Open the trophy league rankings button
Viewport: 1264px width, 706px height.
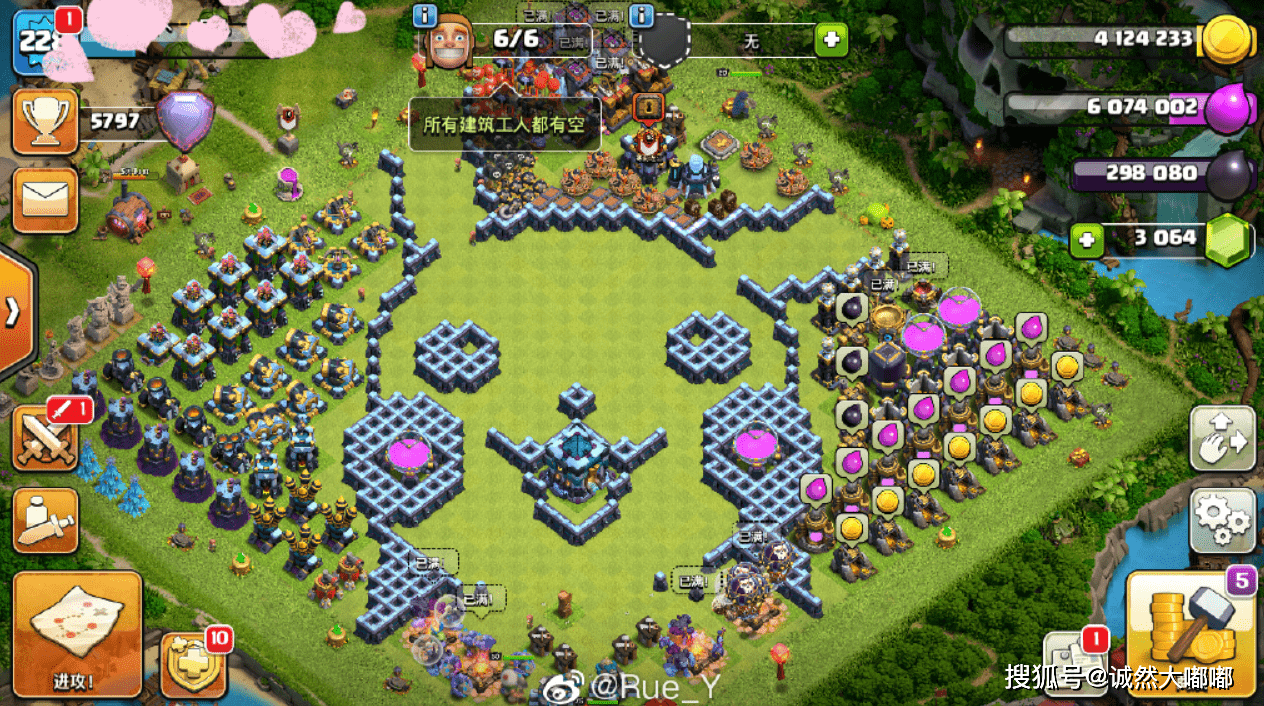[x=44, y=121]
